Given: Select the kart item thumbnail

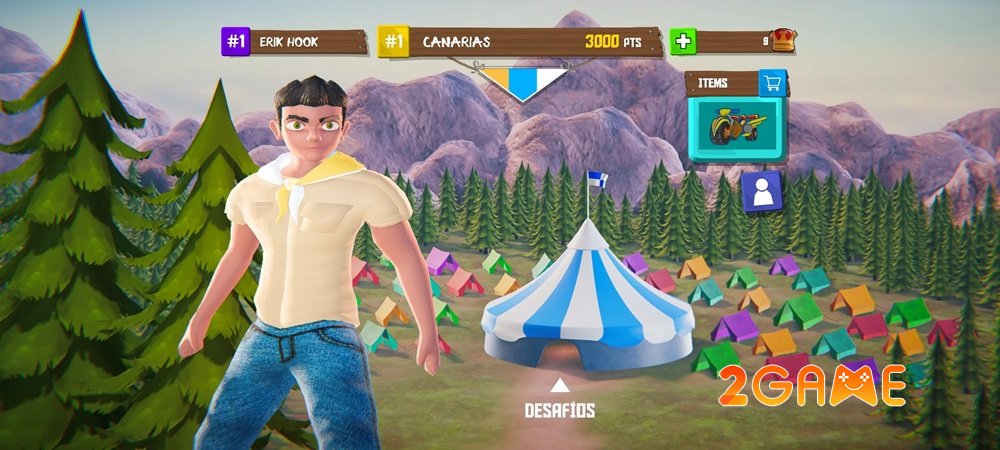Looking at the screenshot, I should pos(737,128).
